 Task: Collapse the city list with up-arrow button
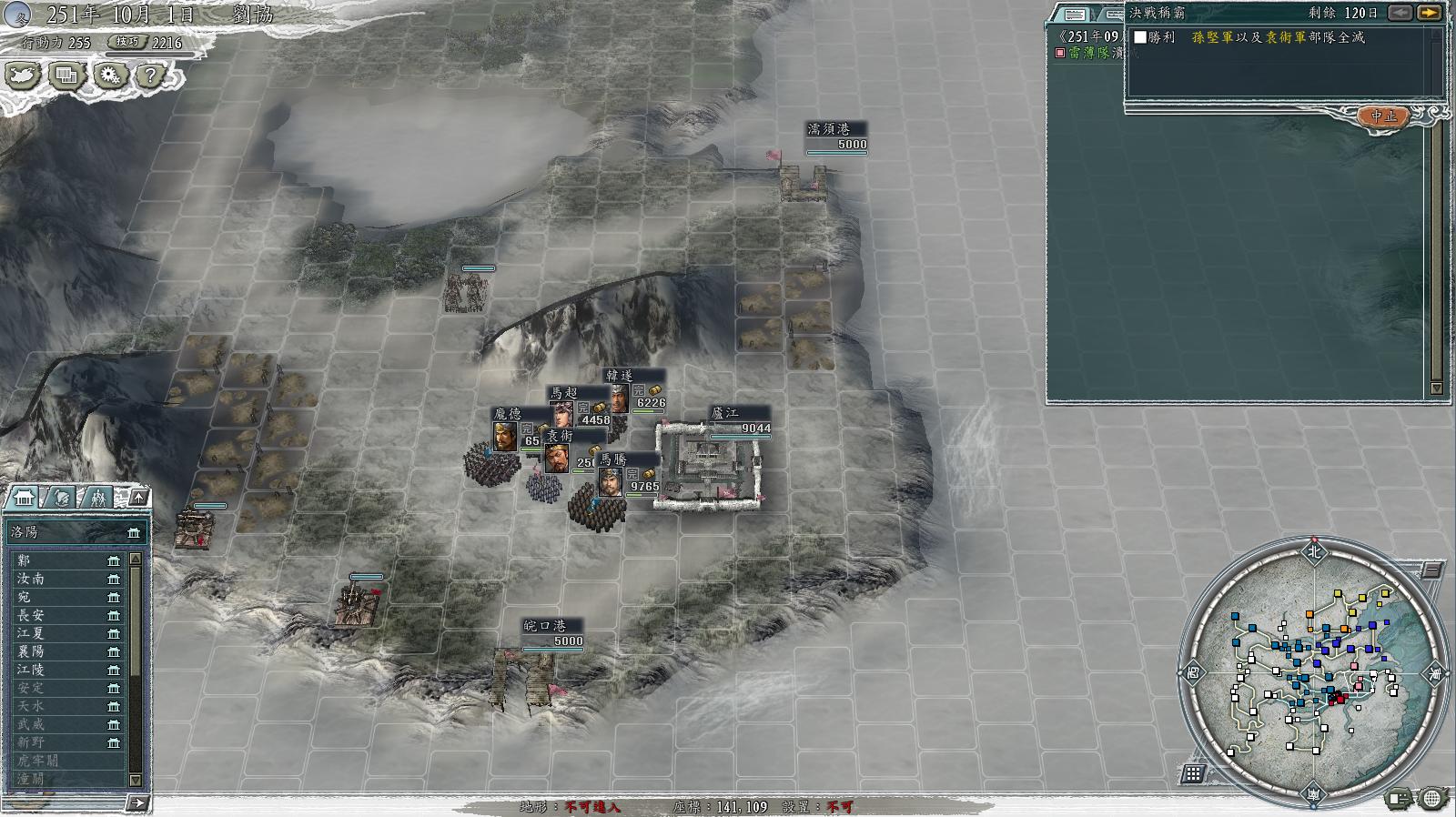coord(137,497)
